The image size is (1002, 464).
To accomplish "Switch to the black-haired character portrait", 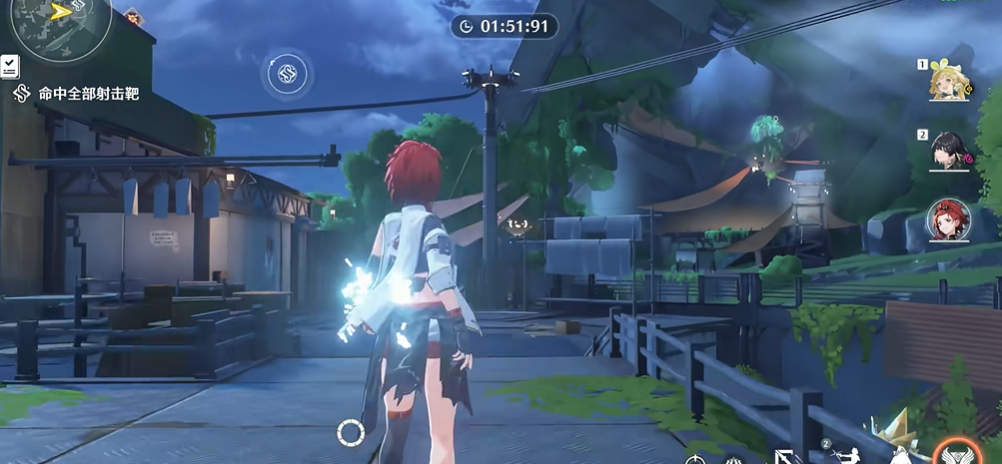I will point(947,151).
